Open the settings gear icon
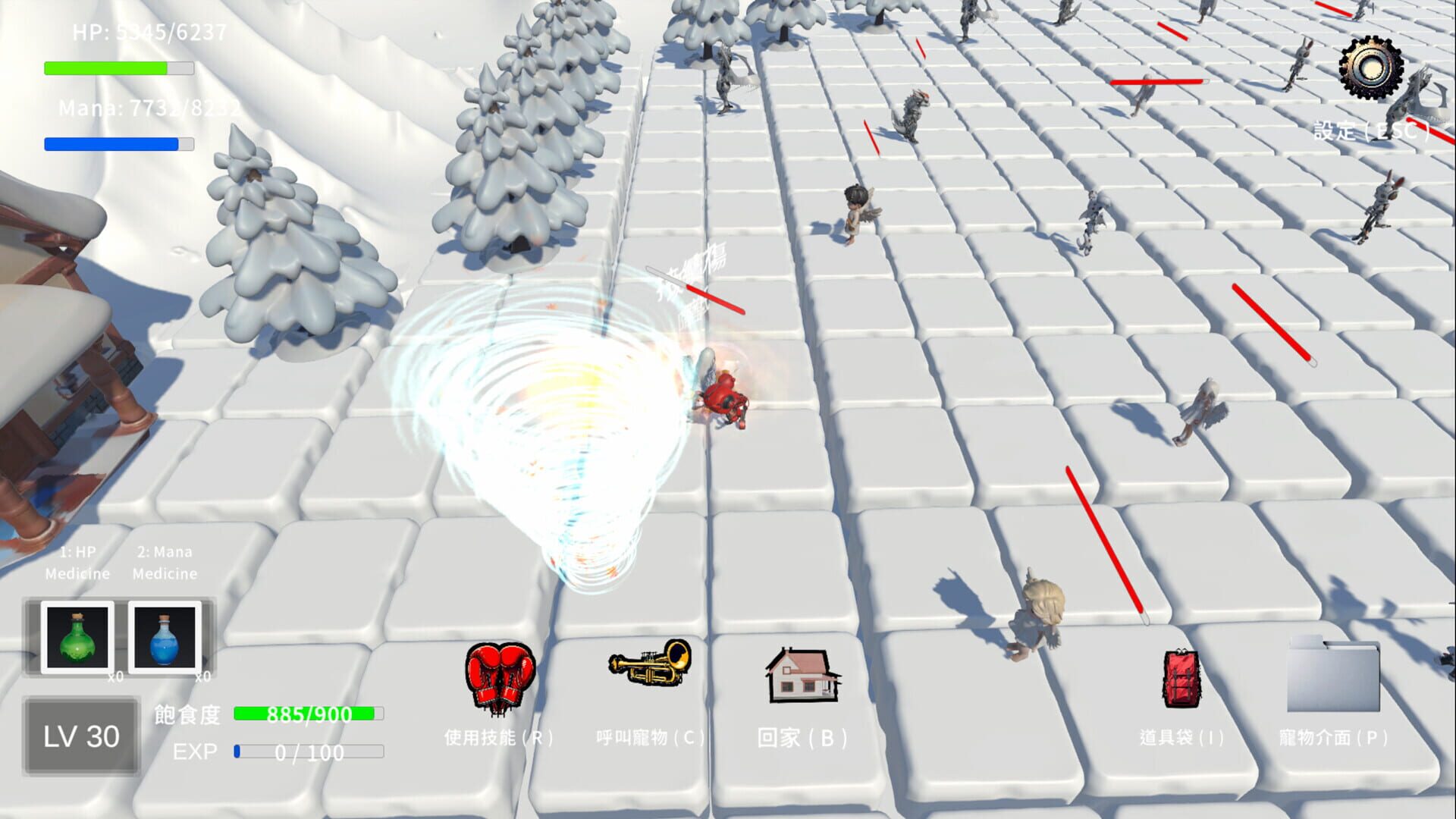This screenshot has width=1456, height=819. pos(1371,68)
